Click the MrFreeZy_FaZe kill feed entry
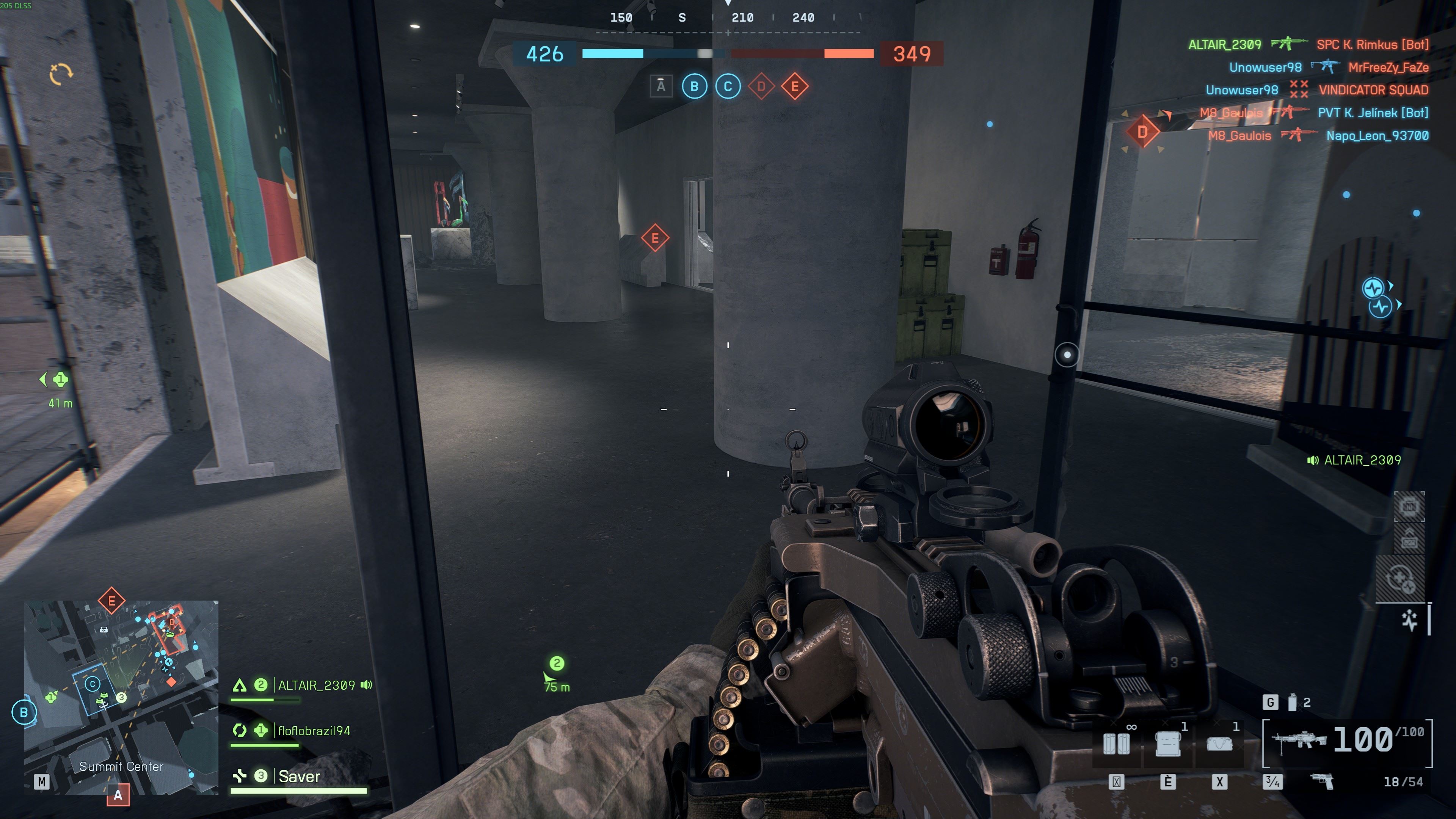Screen dimensions: 1456x819 [x=1388, y=67]
